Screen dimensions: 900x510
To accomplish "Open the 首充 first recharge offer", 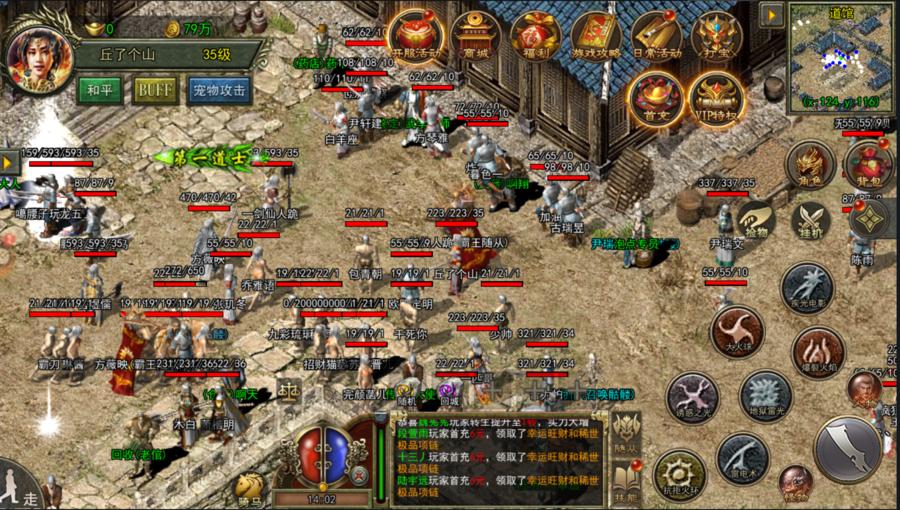I will pyautogui.click(x=656, y=96).
